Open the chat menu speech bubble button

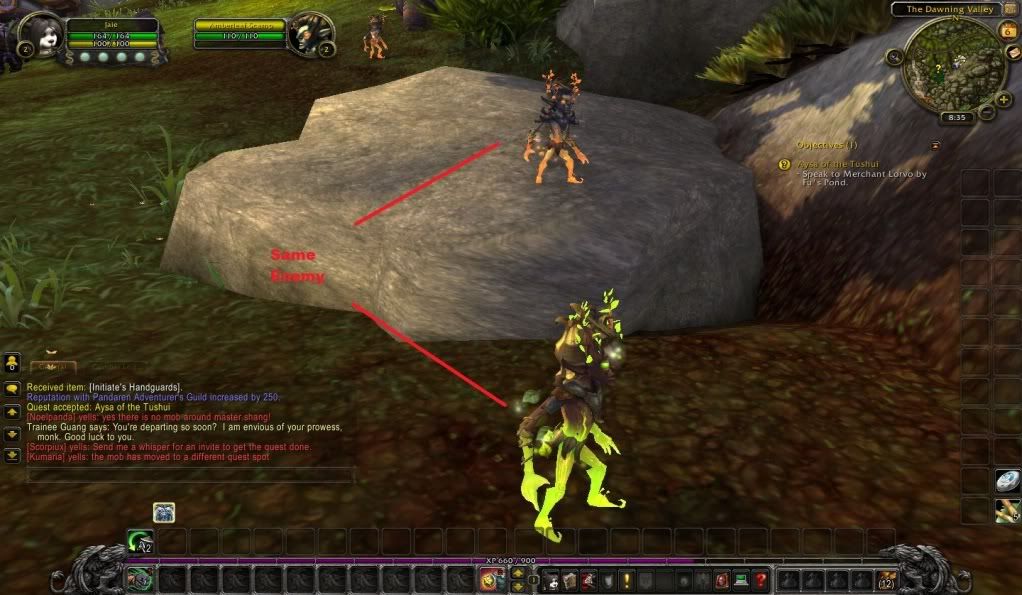[12, 389]
